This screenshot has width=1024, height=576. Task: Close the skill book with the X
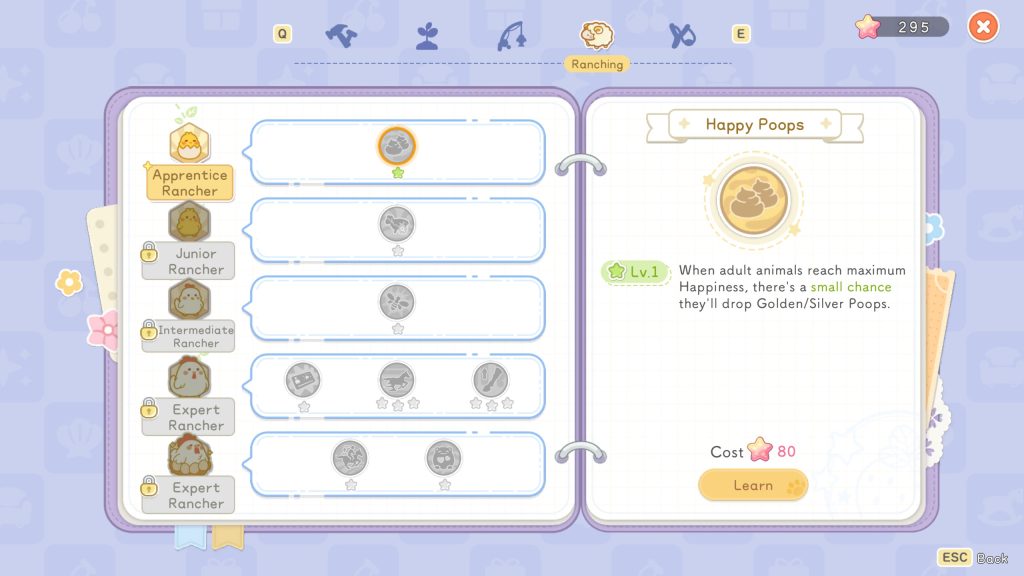click(983, 27)
